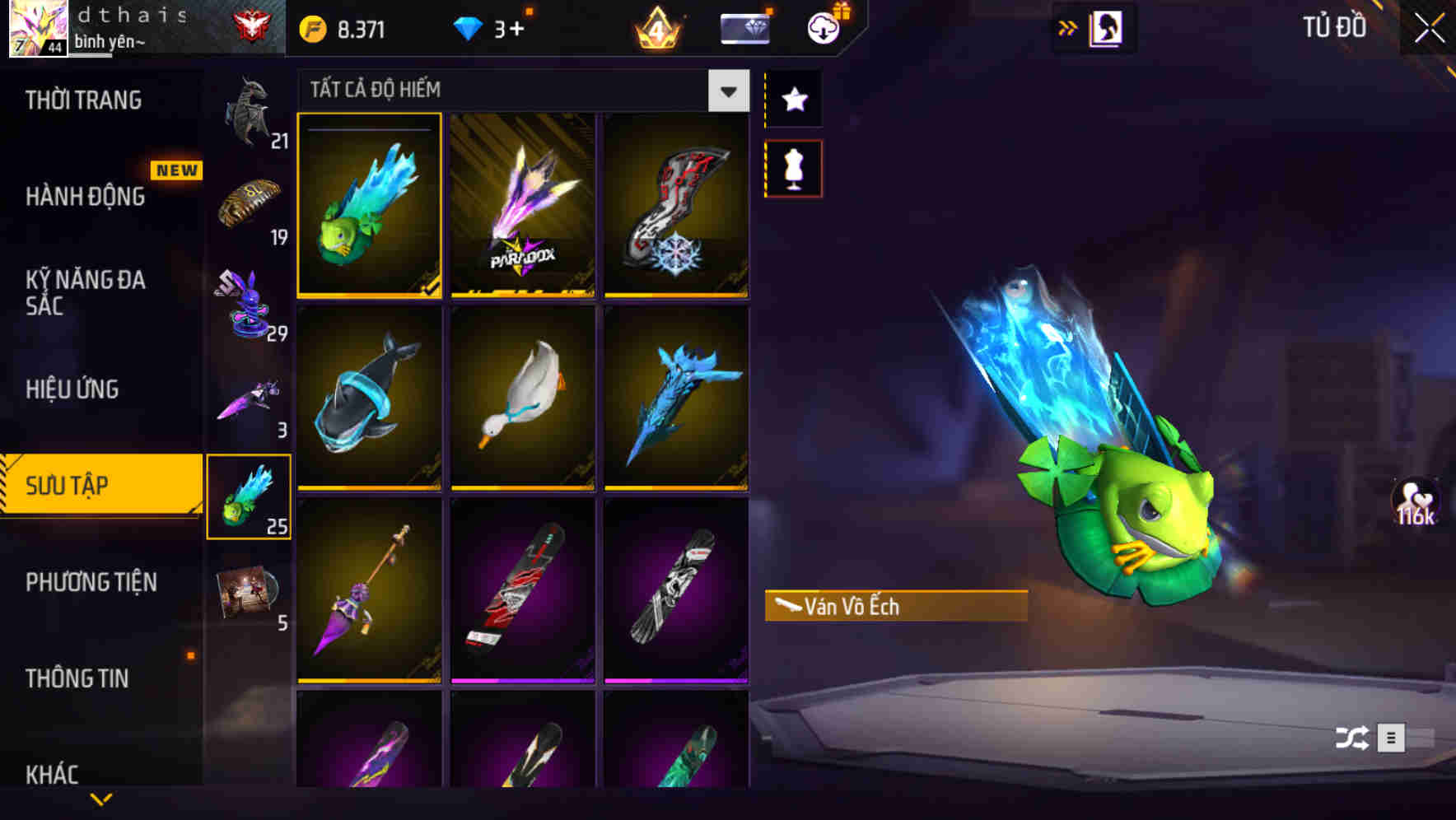Collapse the panel with the double-arrow chevrons
This screenshot has height=820, width=1456.
click(1068, 26)
